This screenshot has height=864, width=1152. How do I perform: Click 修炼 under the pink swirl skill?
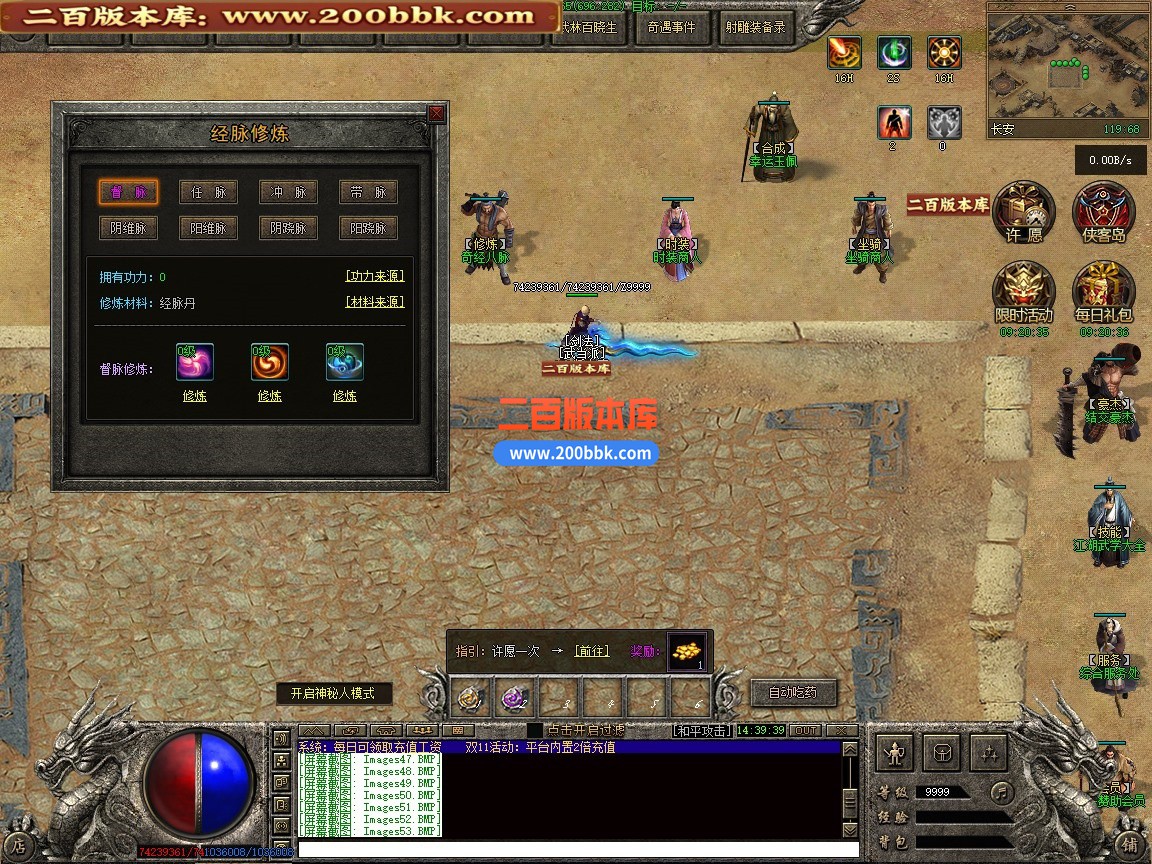point(194,396)
